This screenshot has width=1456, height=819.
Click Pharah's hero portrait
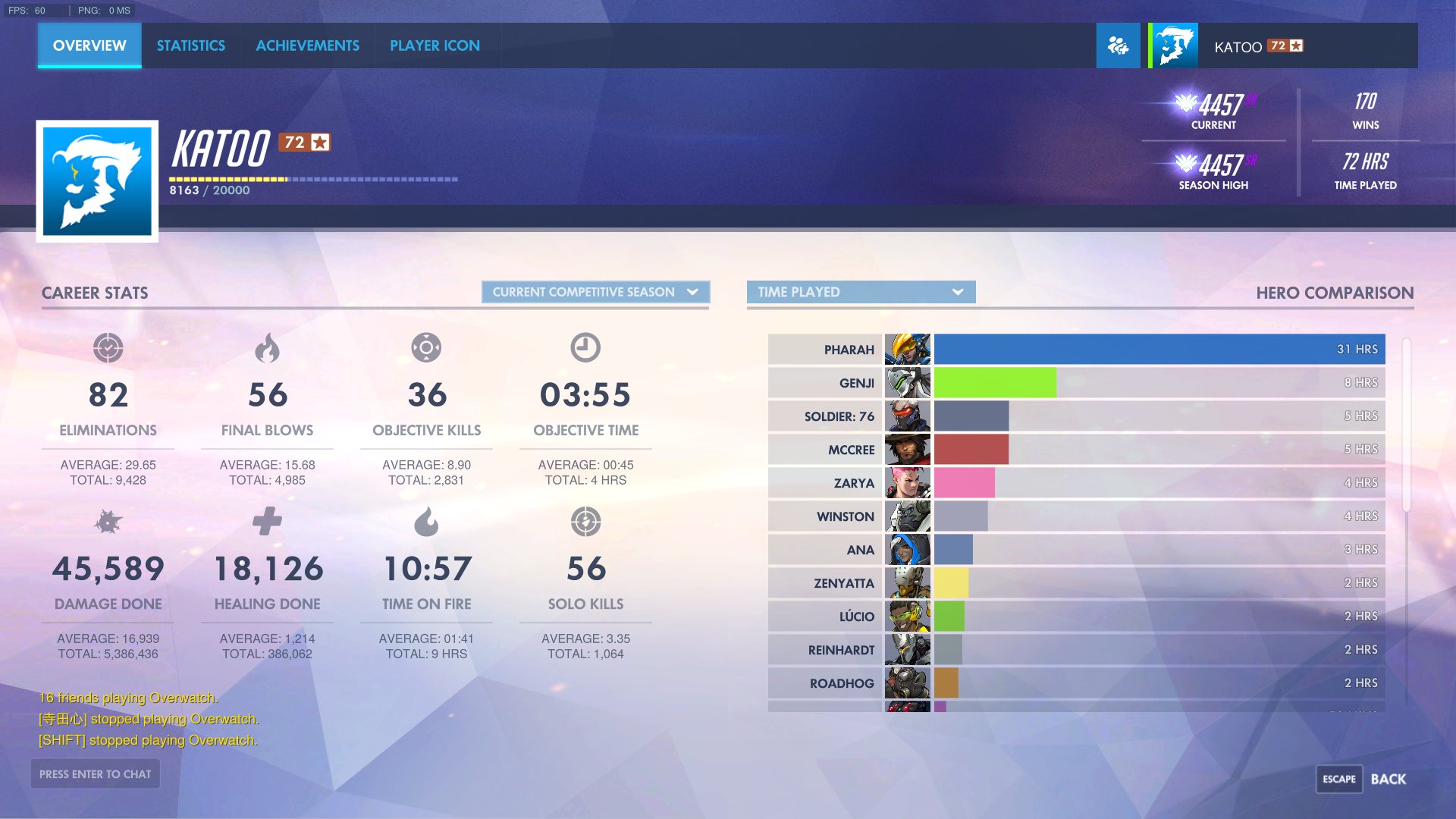tap(908, 349)
